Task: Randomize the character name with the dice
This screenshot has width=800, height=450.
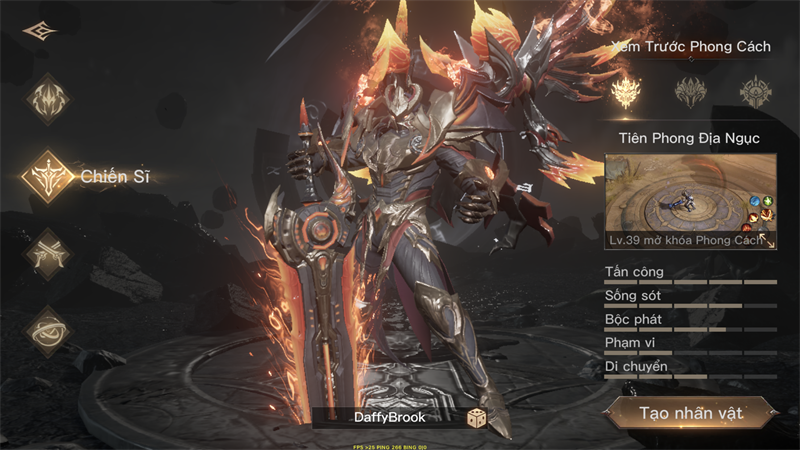Action: [476, 418]
